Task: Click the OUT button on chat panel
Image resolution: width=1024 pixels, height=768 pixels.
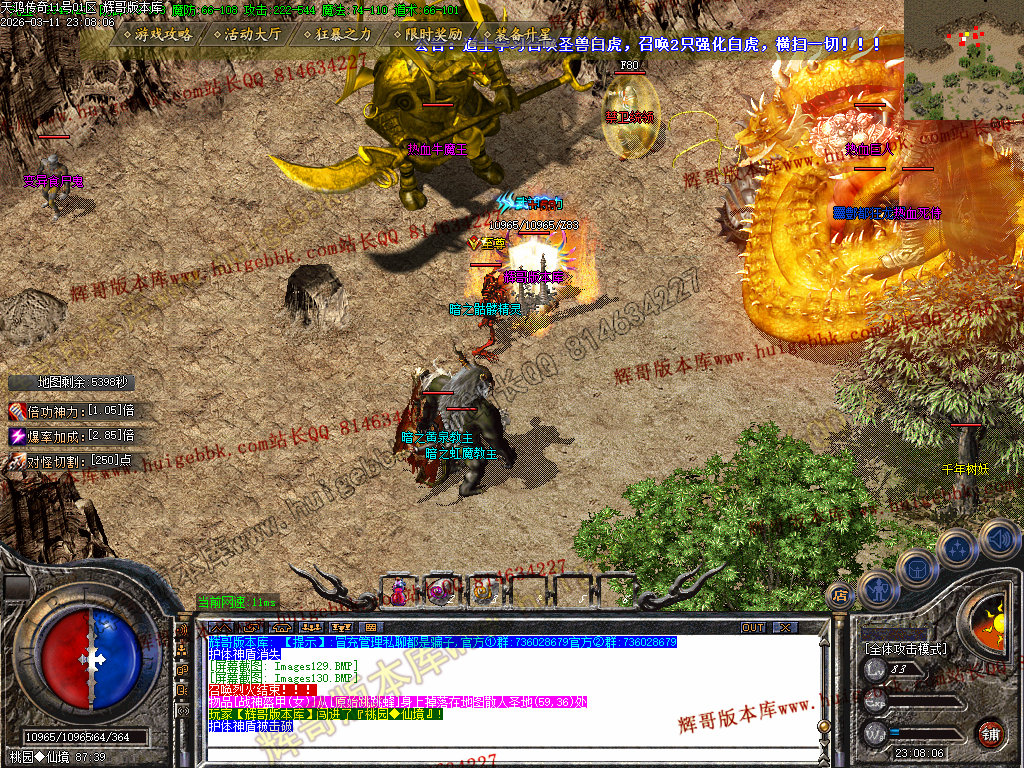Action: 753,628
